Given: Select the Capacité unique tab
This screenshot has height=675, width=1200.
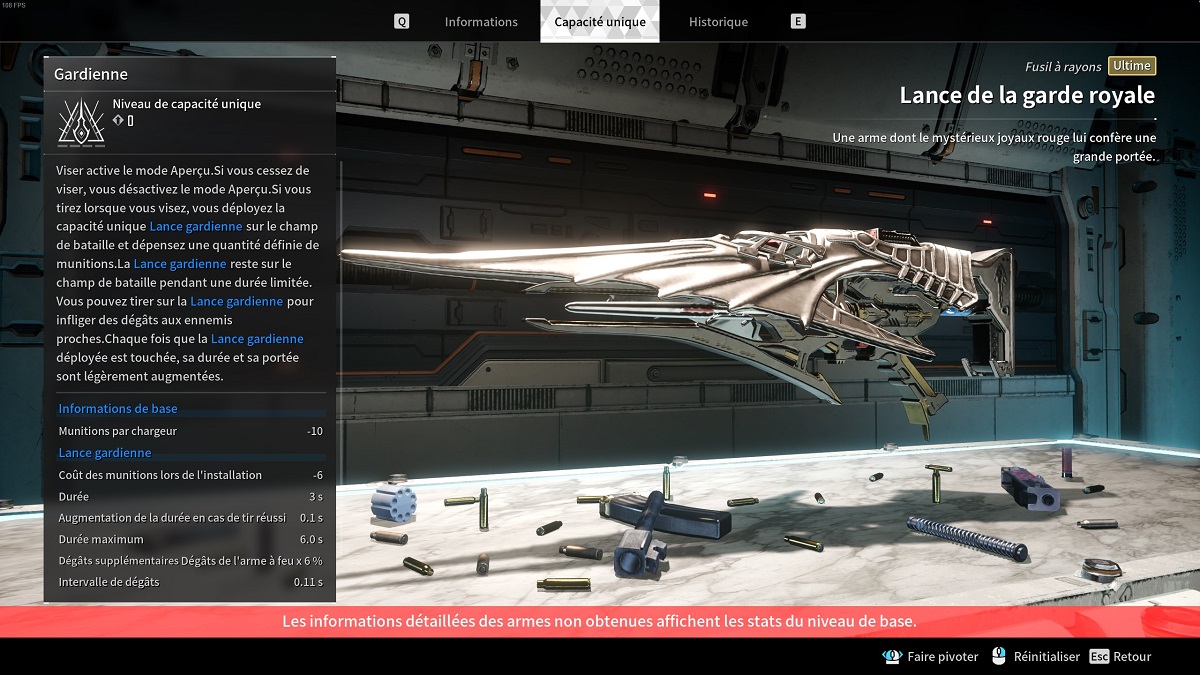Looking at the screenshot, I should (x=600, y=22).
